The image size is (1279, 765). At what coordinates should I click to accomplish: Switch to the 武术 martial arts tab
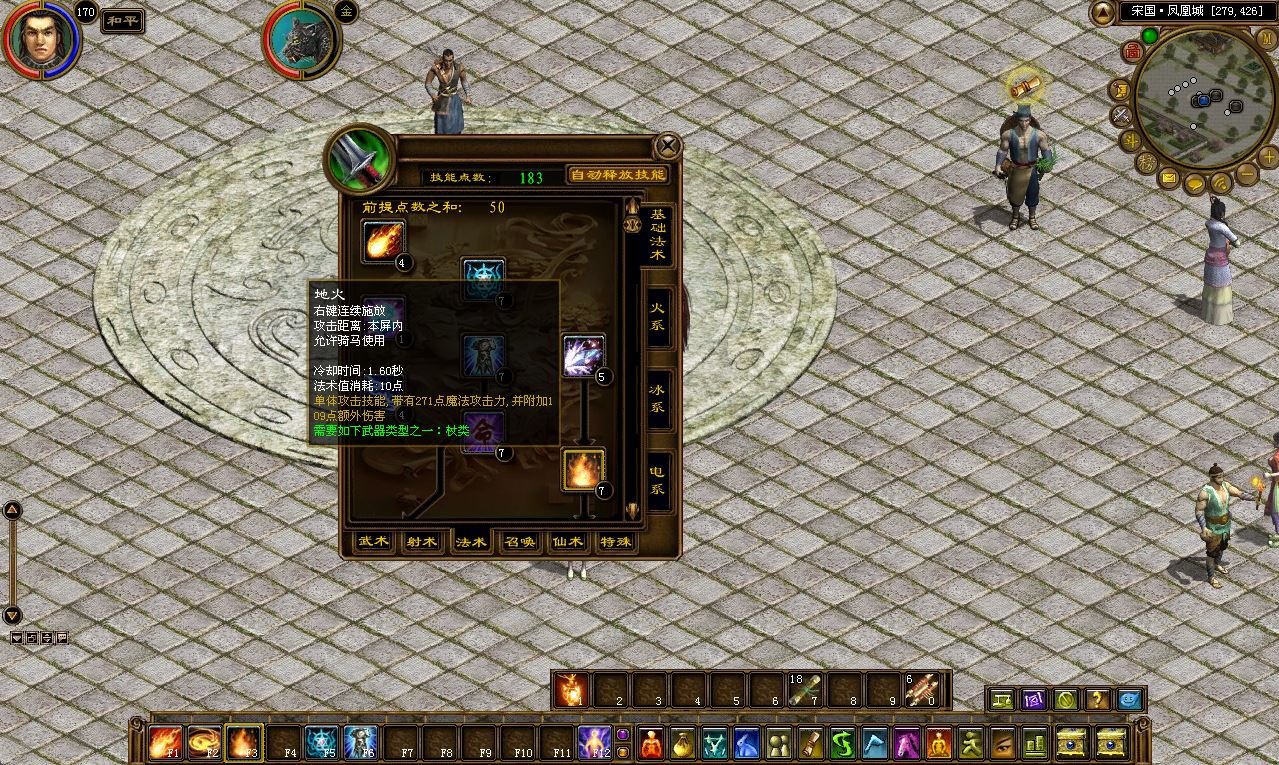pyautogui.click(x=374, y=541)
